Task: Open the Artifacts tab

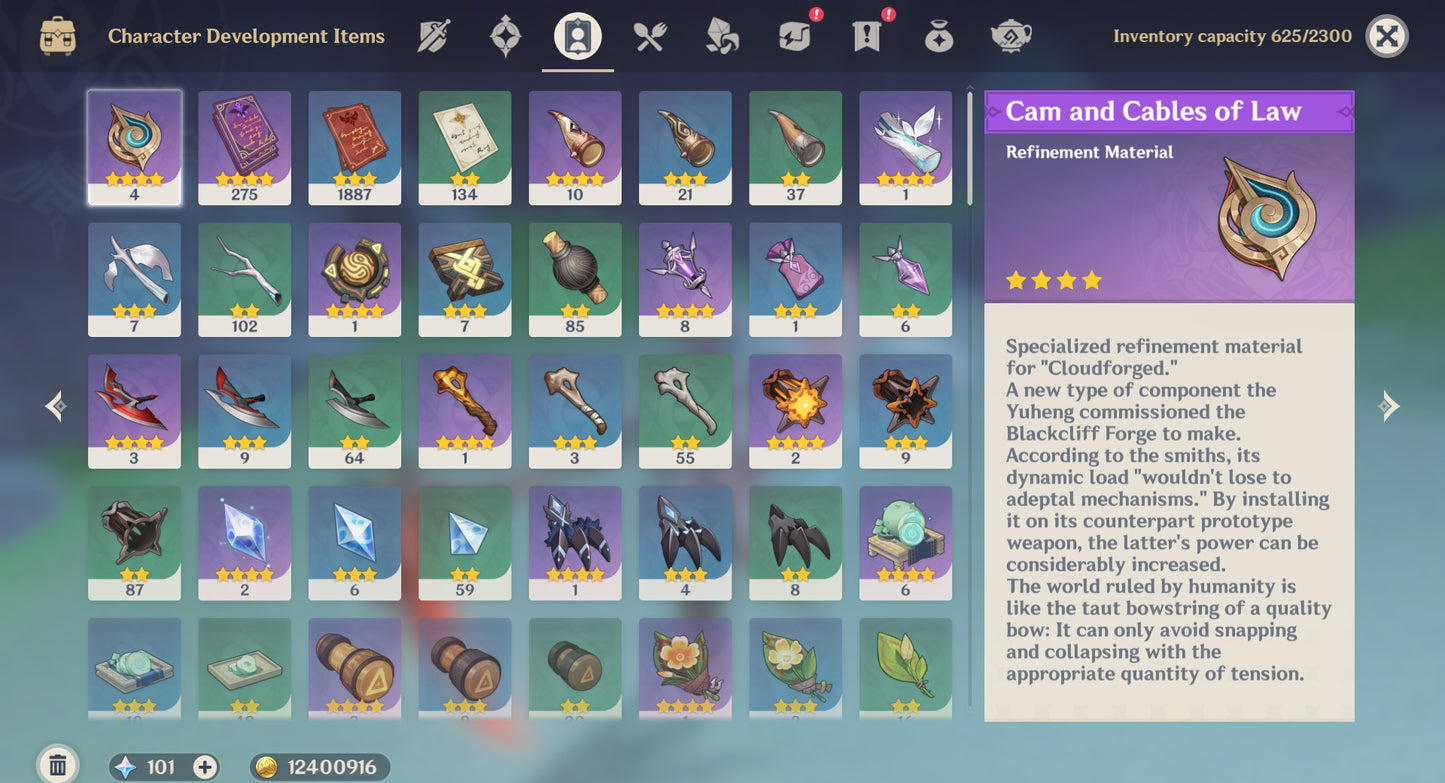Action: pyautogui.click(x=505, y=37)
